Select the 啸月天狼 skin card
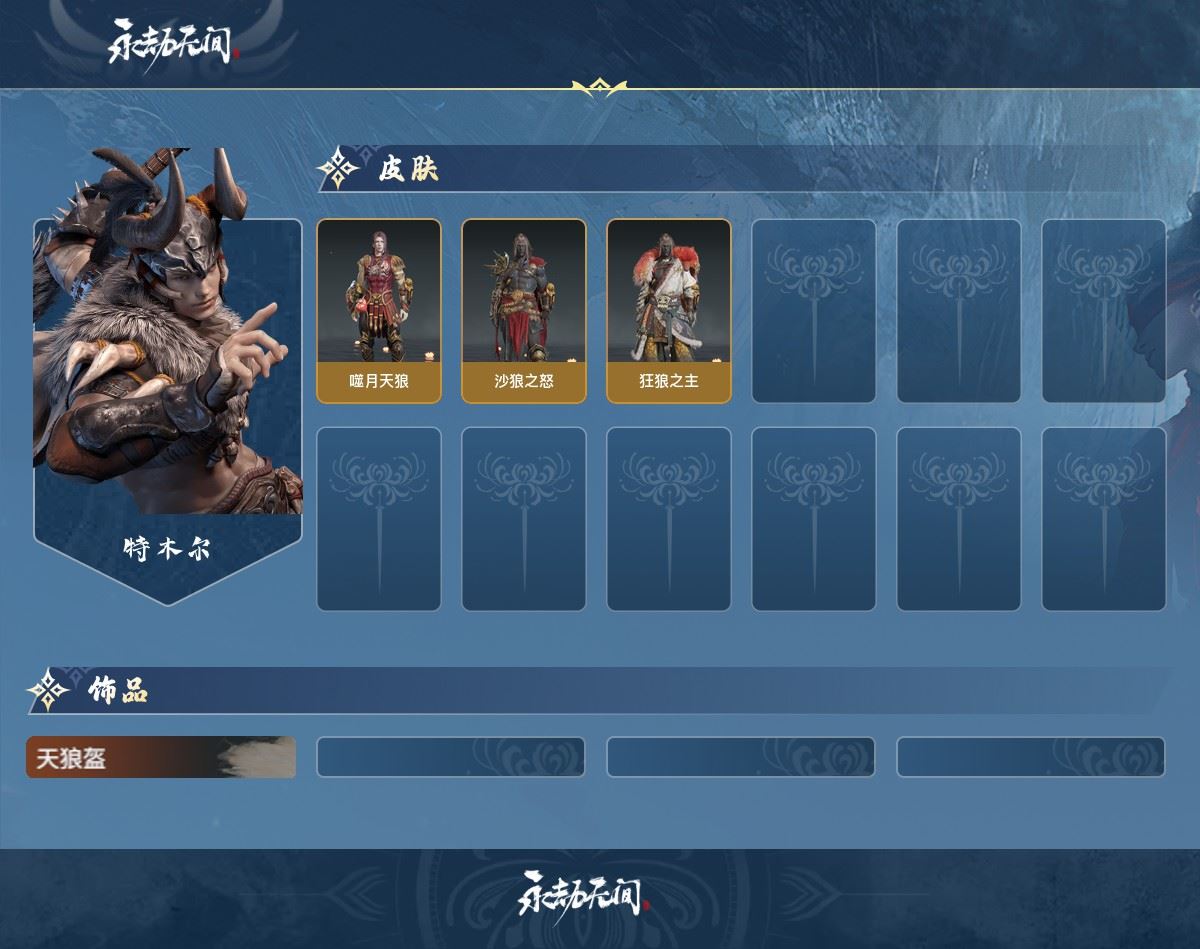The height and width of the screenshot is (949, 1200). [379, 311]
